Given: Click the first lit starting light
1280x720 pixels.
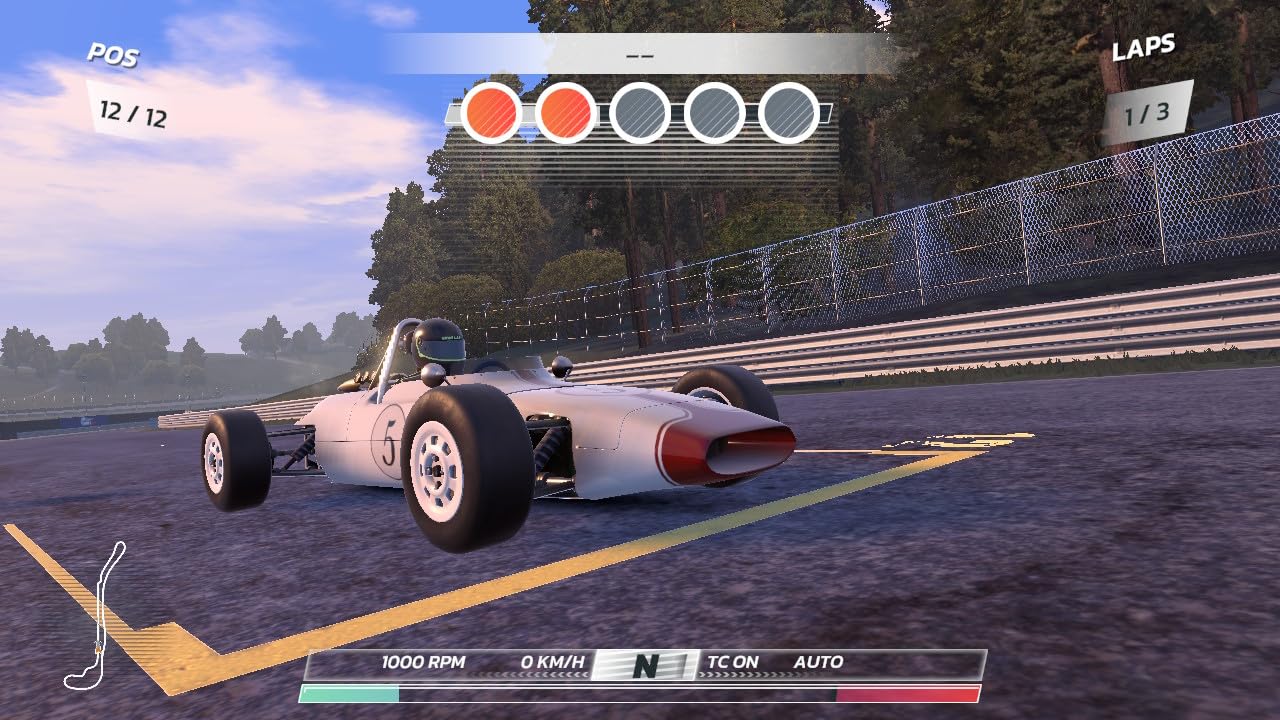Looking at the screenshot, I should [x=490, y=113].
